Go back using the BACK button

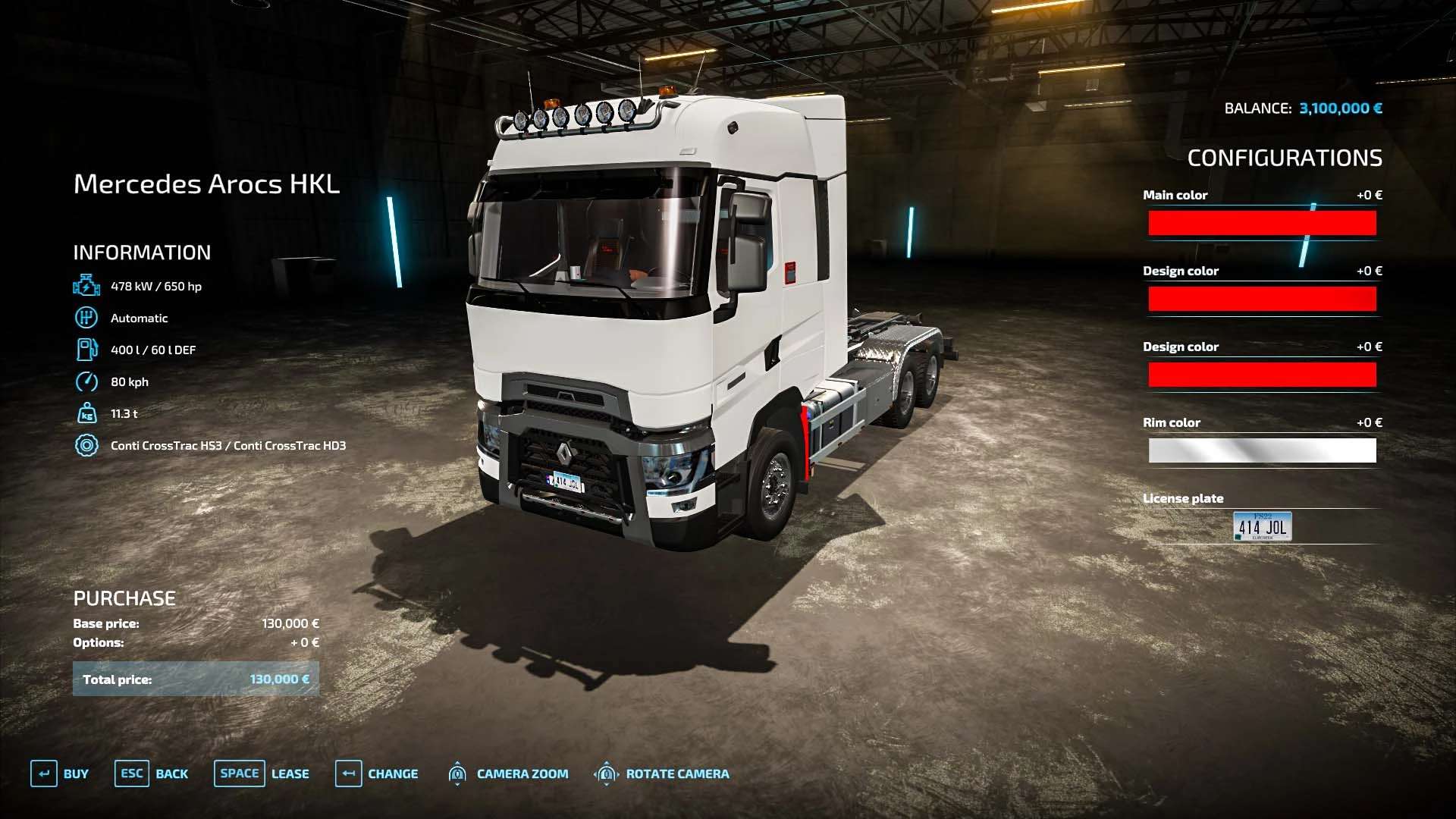coord(152,773)
